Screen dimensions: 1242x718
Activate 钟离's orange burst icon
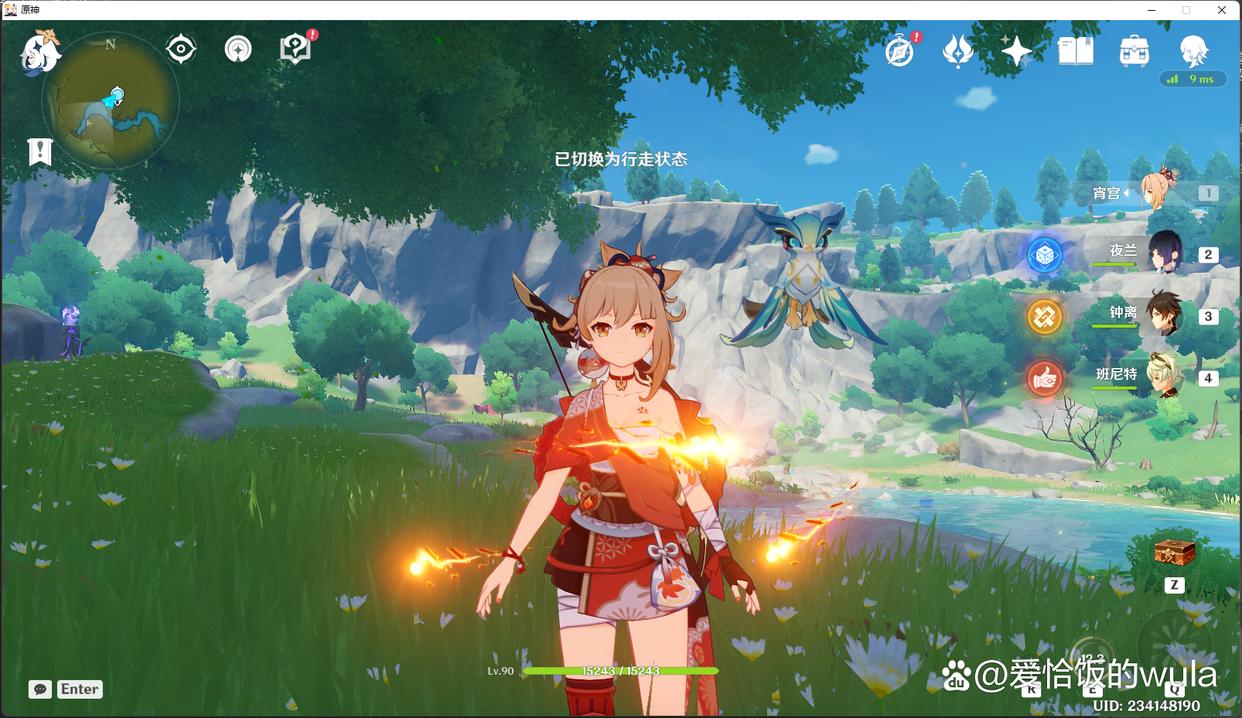click(1045, 316)
